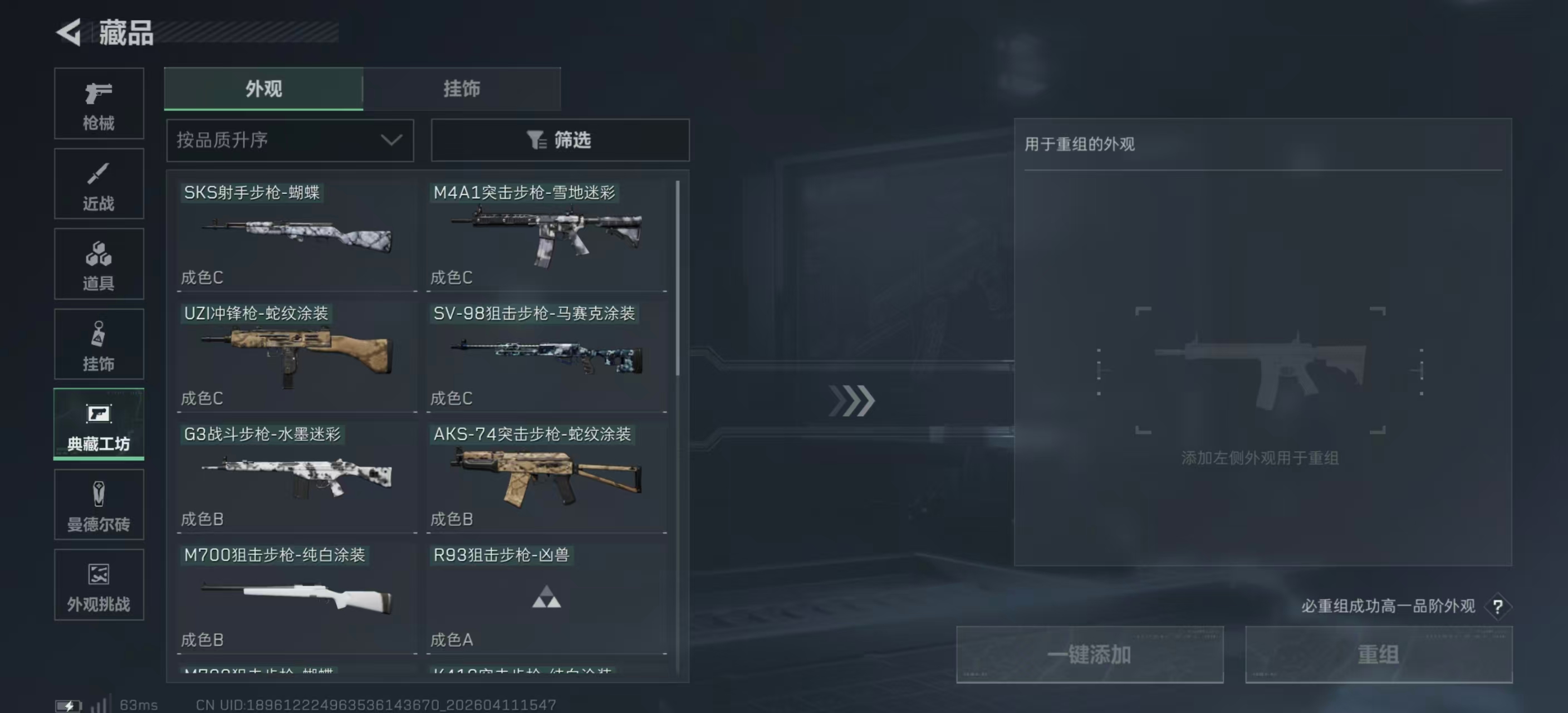Open the 外观挑战 challenges section
This screenshot has width=1568, height=713.
(x=99, y=584)
